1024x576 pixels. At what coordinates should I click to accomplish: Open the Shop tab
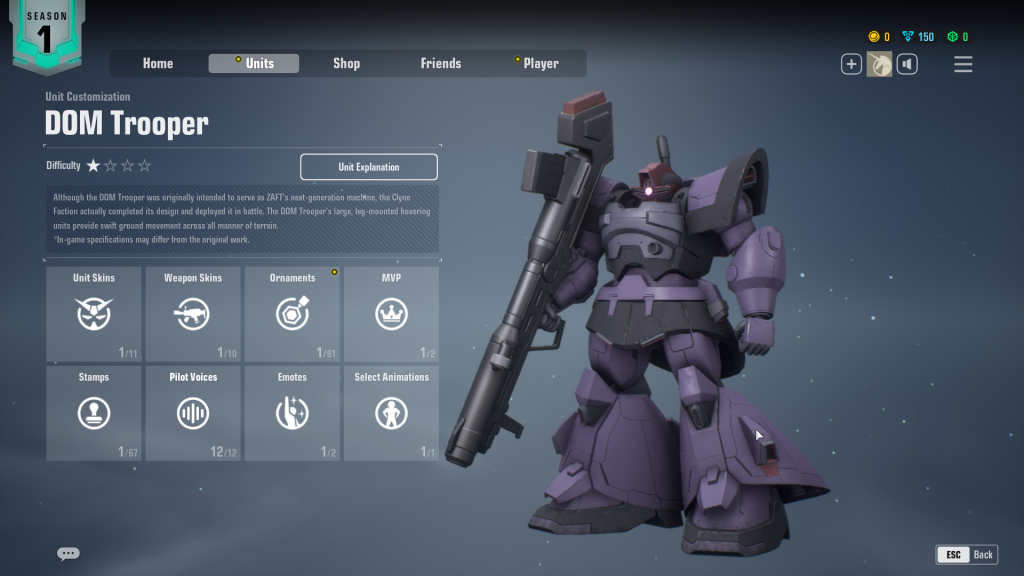pos(346,63)
